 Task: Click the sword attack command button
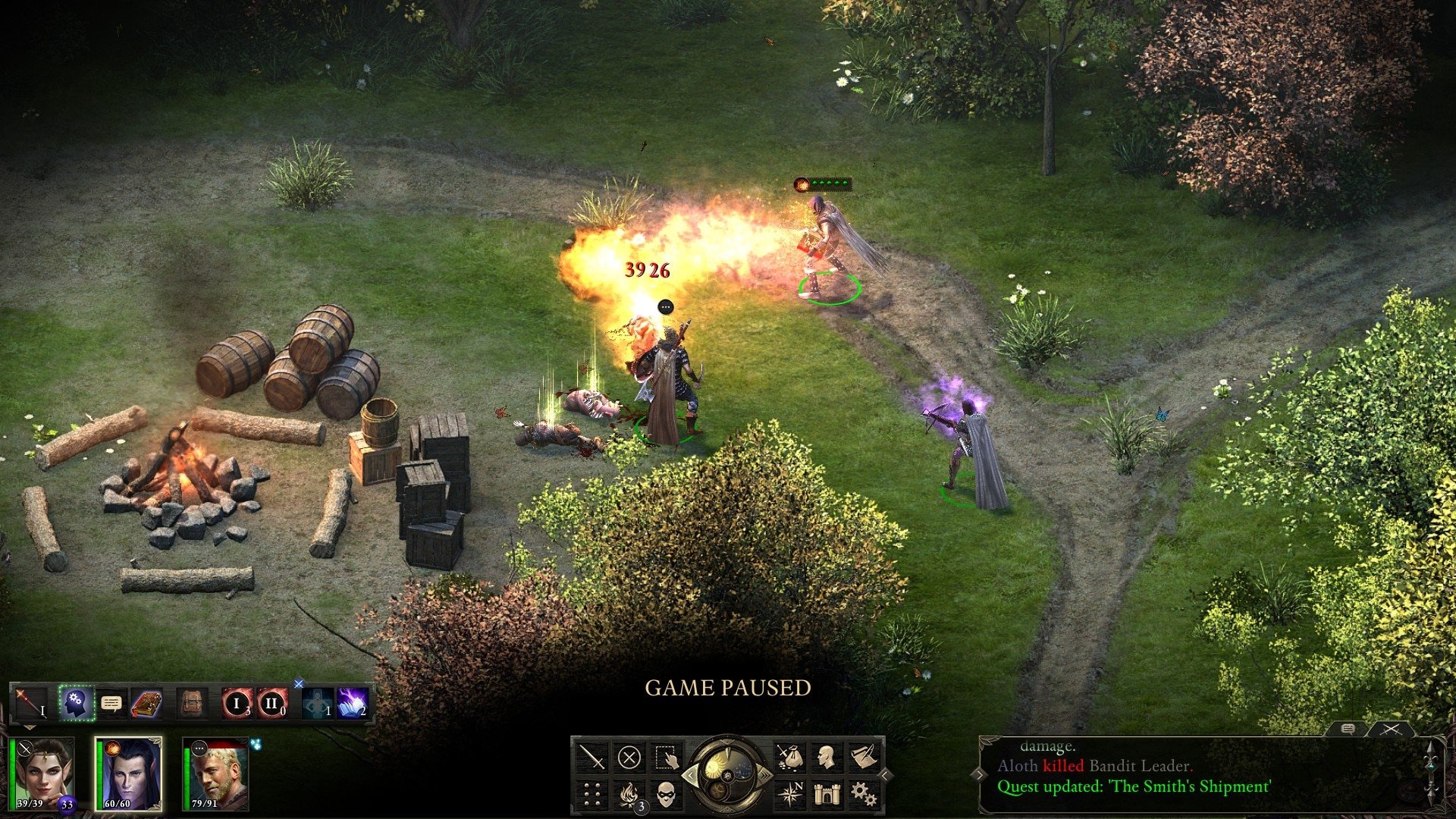[592, 757]
